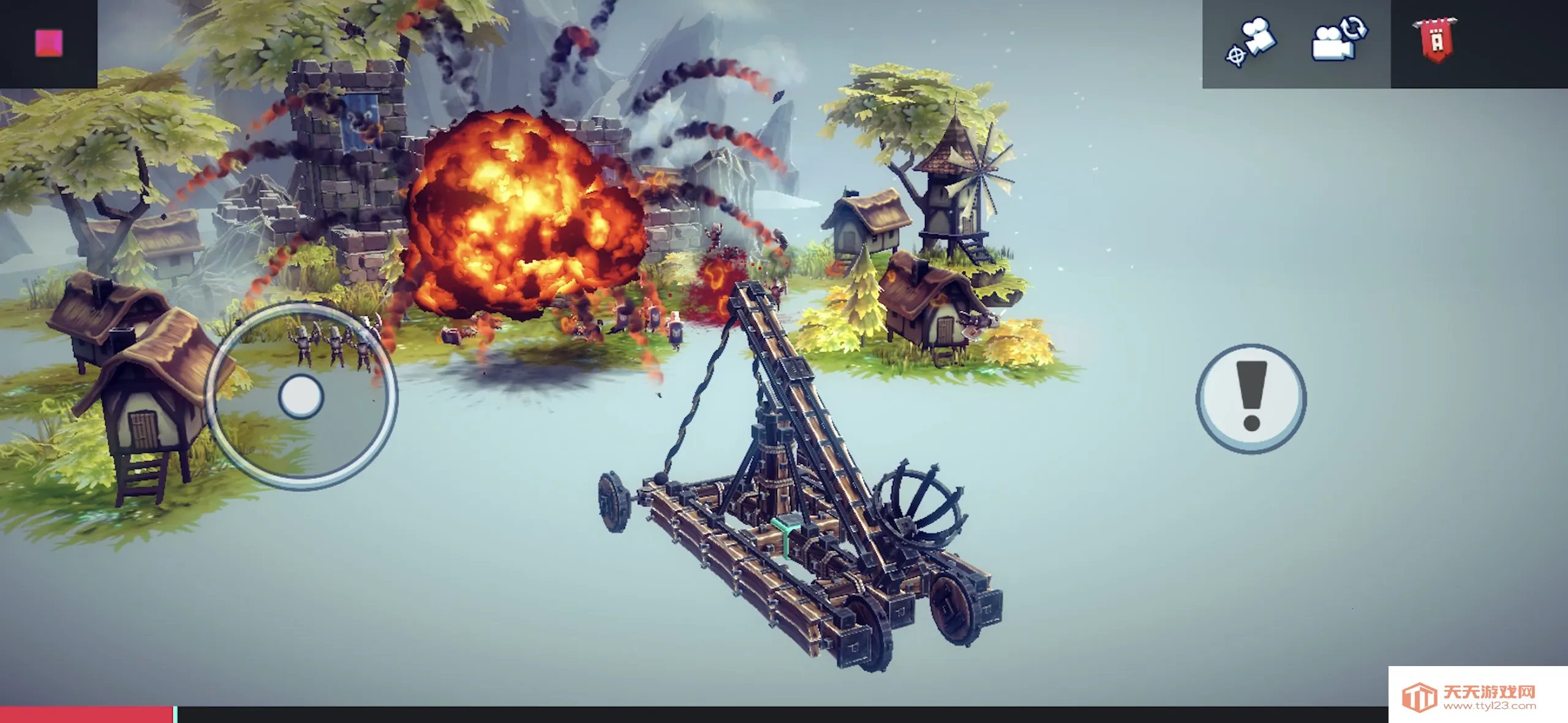
Task: Open the ttyl23.com watermark link
Action: point(1477,697)
